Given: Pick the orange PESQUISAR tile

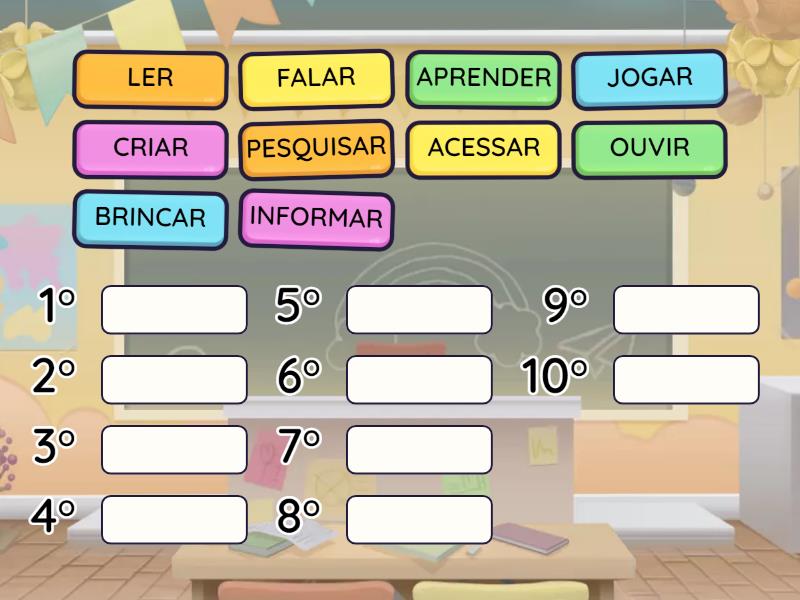Looking at the screenshot, I should 316,148.
